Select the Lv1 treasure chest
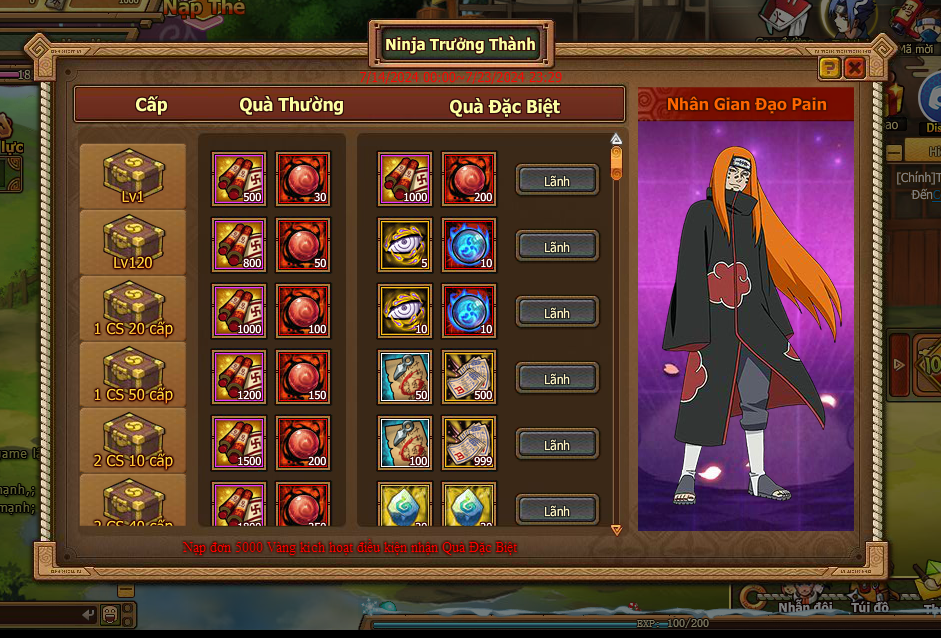The height and width of the screenshot is (638, 941). [x=133, y=175]
